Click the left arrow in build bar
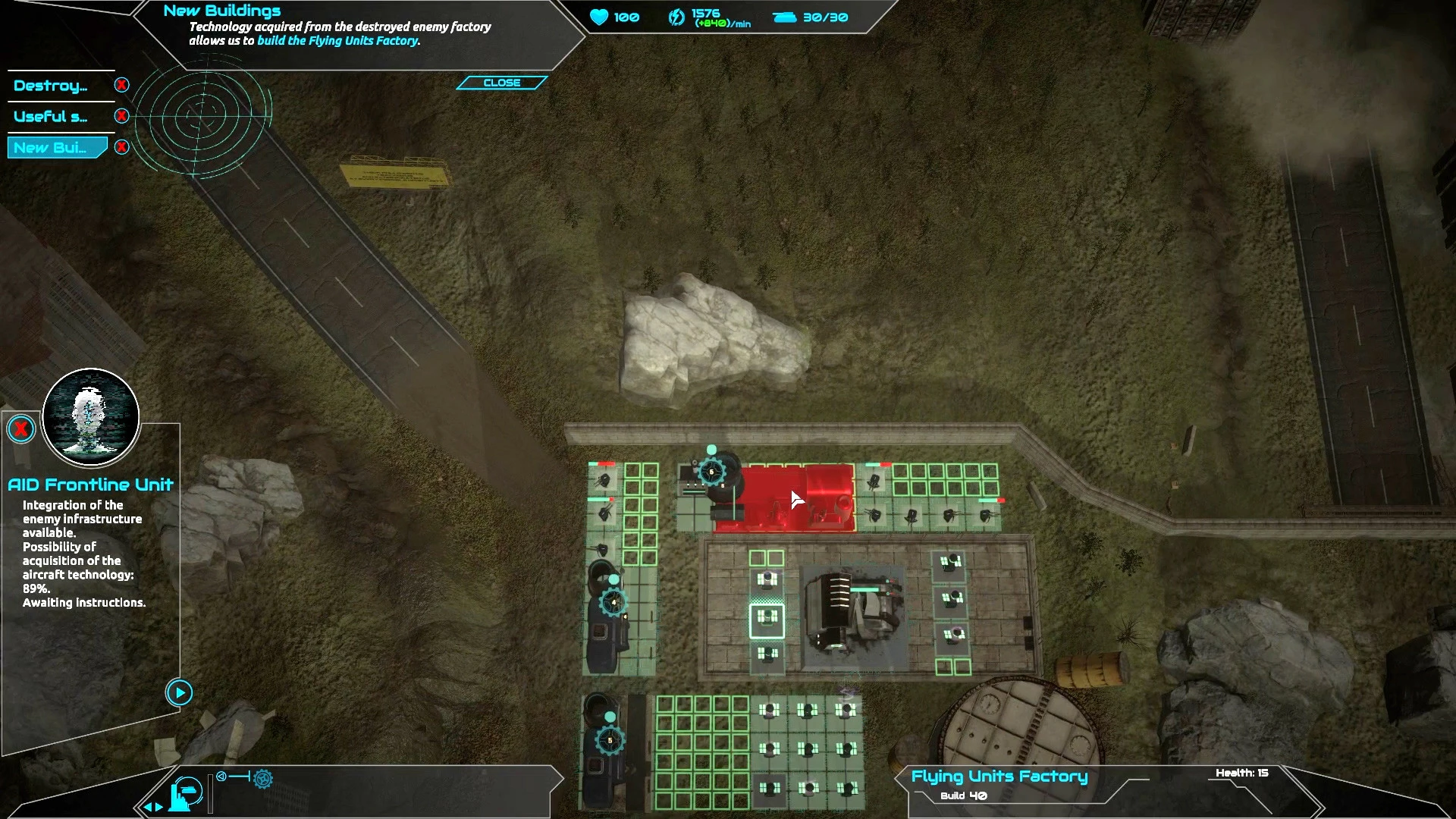The image size is (1456, 819). click(x=148, y=807)
